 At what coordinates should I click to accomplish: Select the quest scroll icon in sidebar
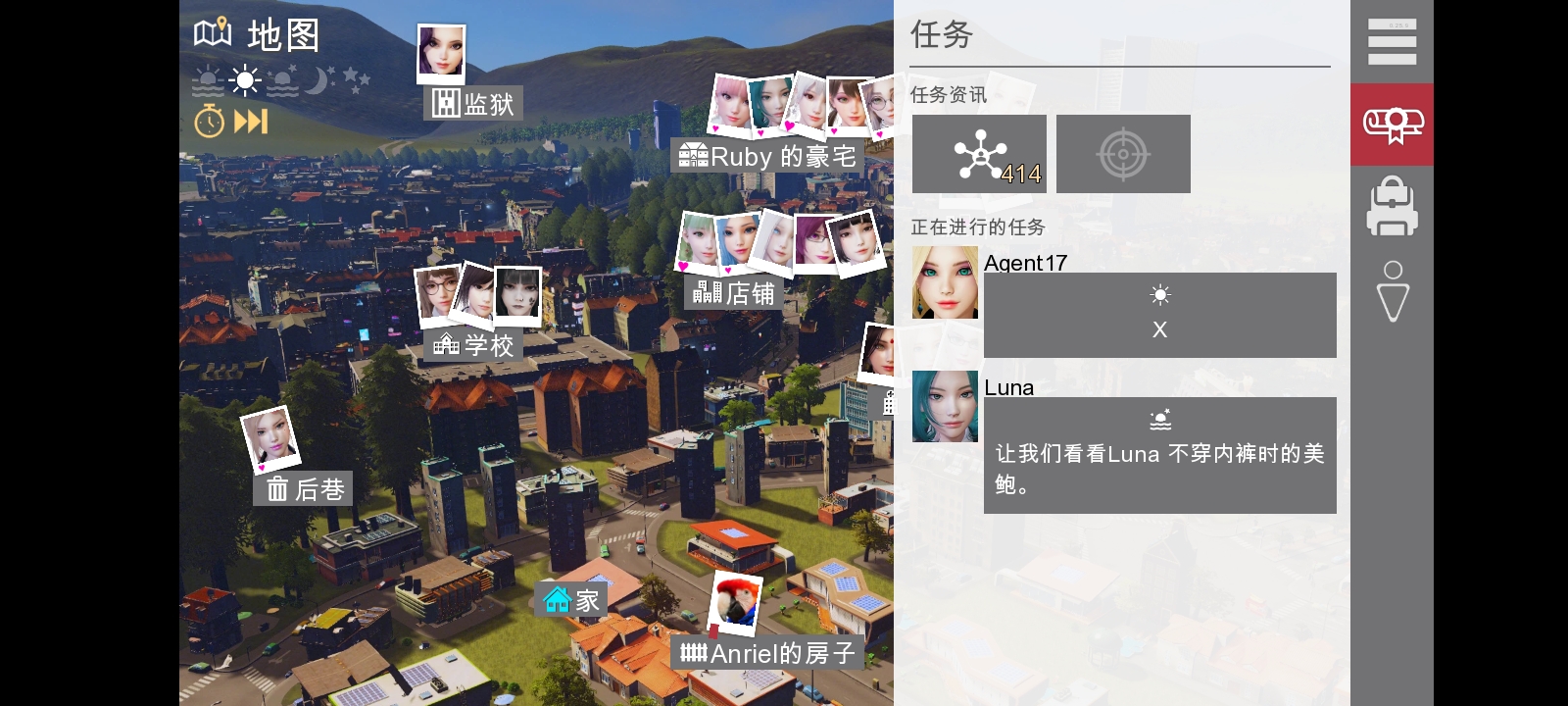pyautogui.click(x=1392, y=124)
